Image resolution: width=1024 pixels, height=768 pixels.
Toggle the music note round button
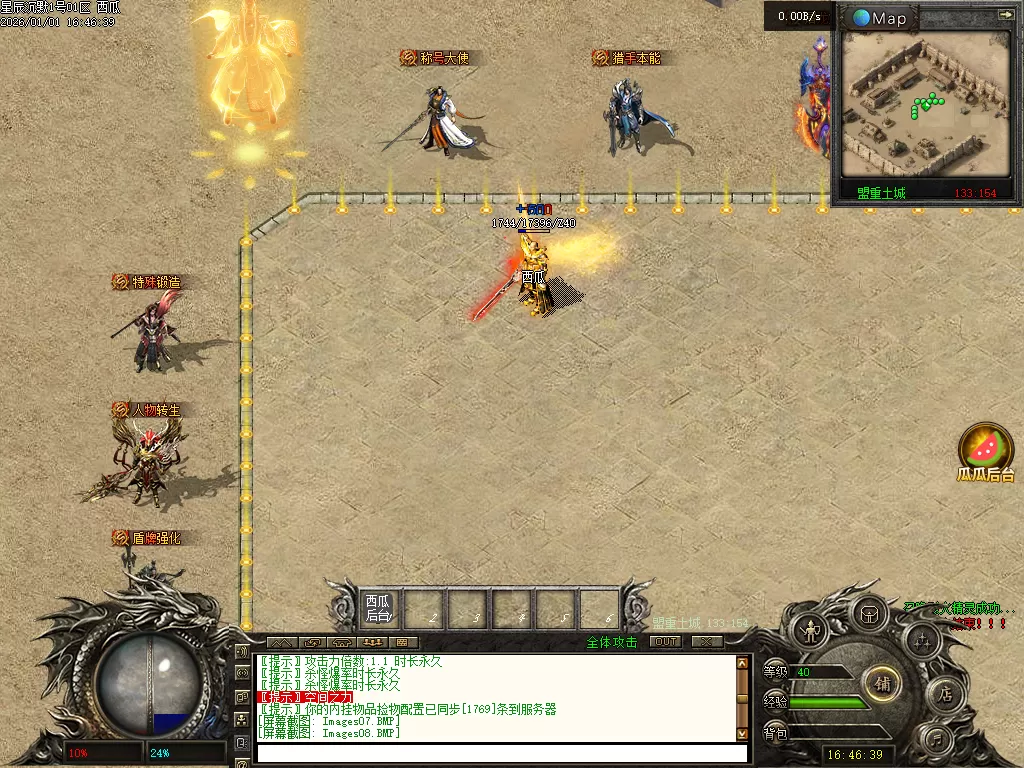[x=936, y=741]
